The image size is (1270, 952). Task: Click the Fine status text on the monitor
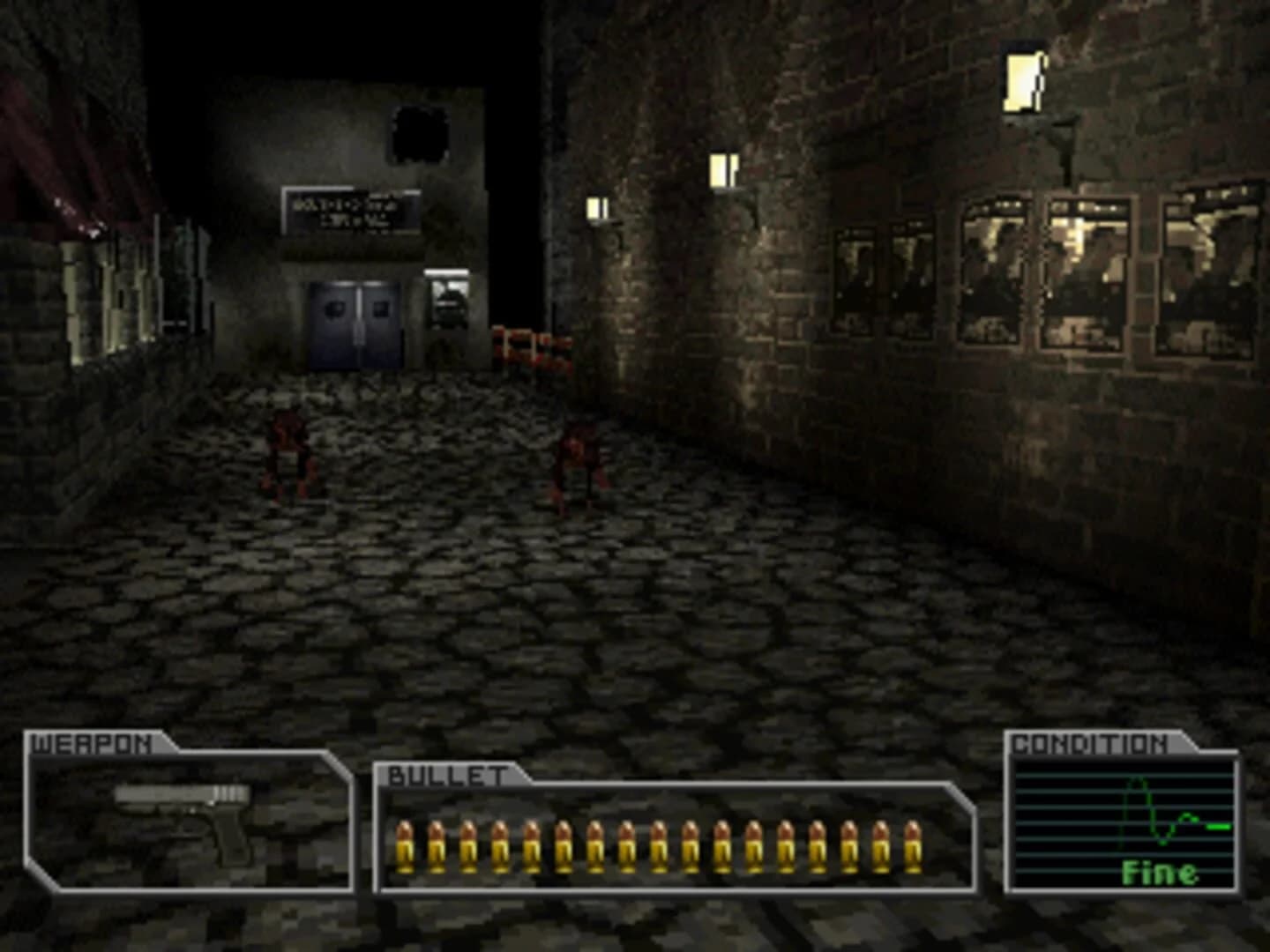tap(1162, 874)
